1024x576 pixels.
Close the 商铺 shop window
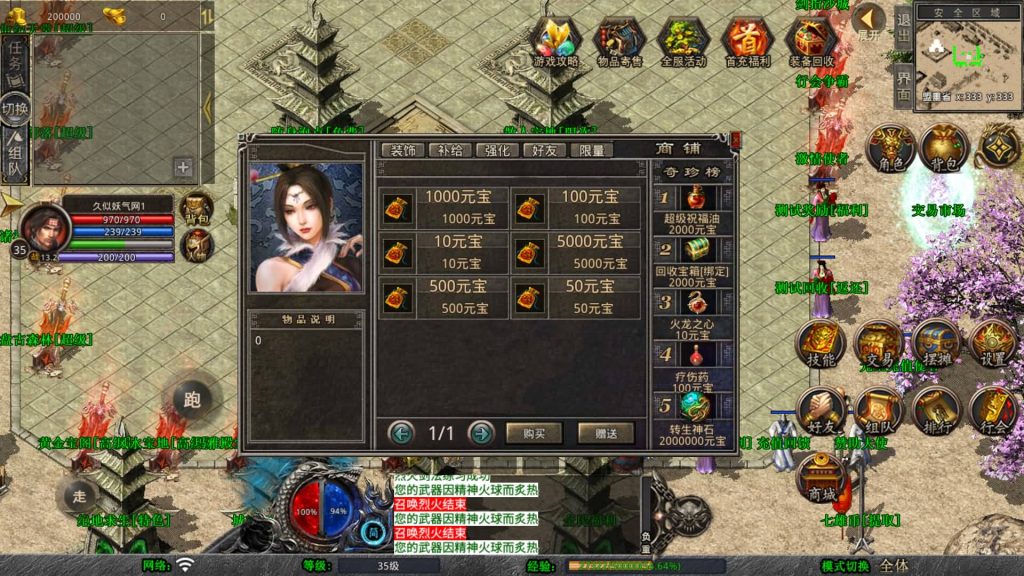pyautogui.click(x=736, y=141)
